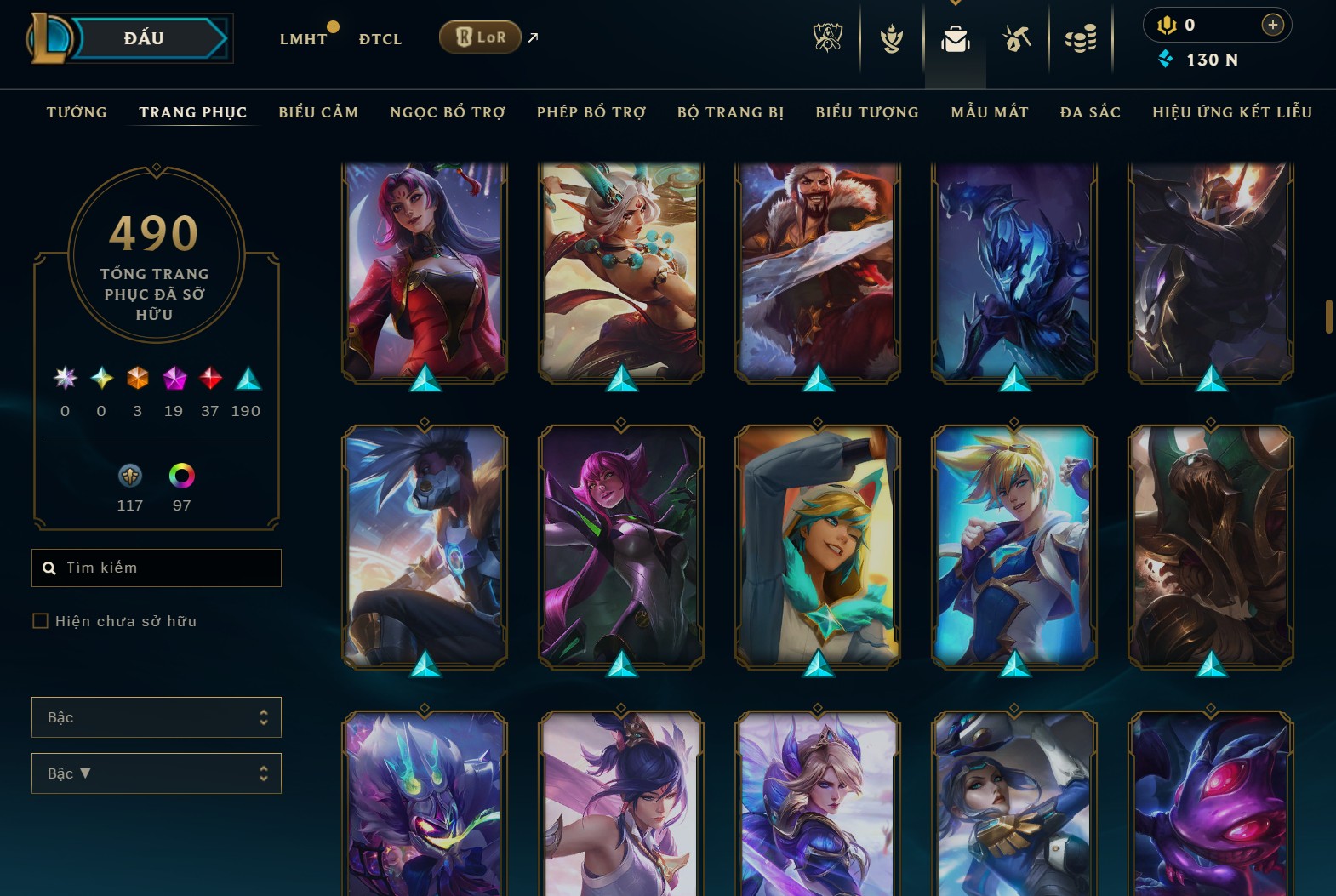Open the MẪU MẮT tab
The height and width of the screenshot is (896, 1336).
point(990,111)
